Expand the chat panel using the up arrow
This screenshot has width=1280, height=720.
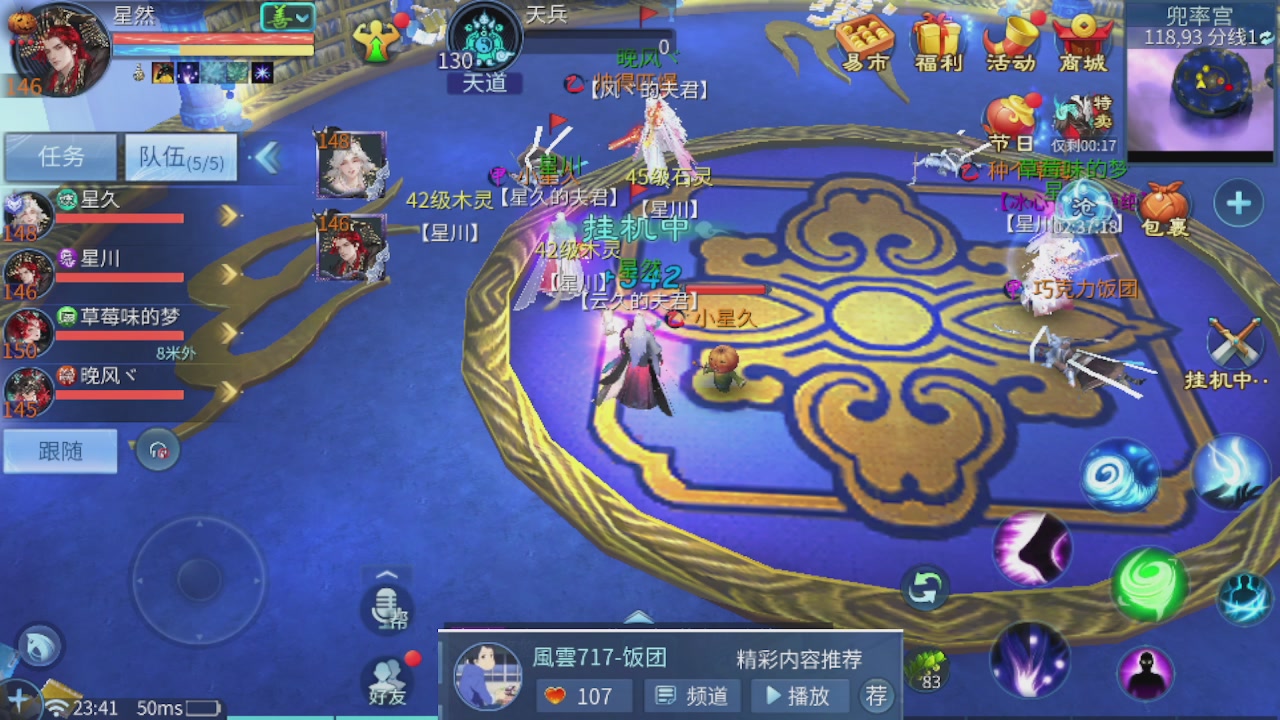388,573
